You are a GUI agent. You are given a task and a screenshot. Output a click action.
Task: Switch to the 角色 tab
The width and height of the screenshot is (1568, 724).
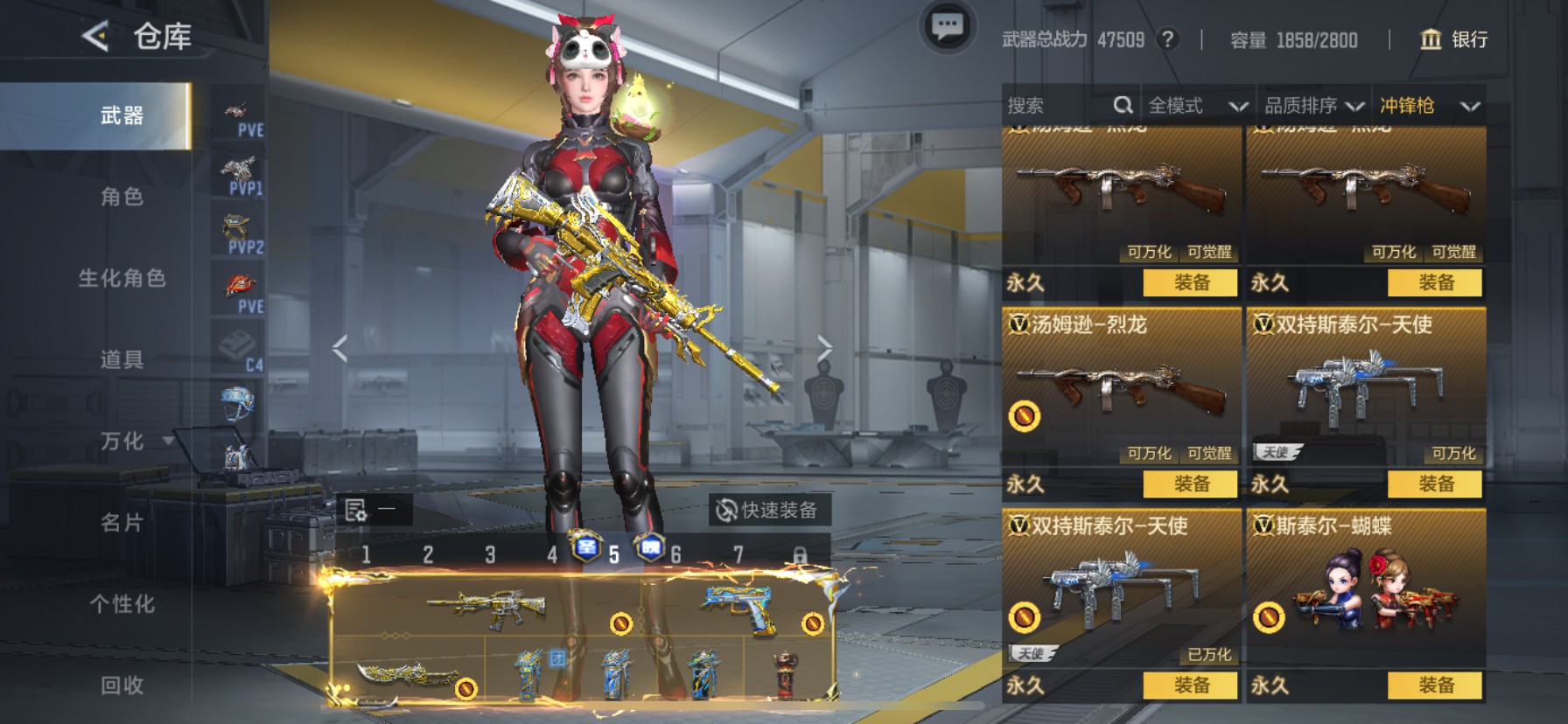click(122, 197)
